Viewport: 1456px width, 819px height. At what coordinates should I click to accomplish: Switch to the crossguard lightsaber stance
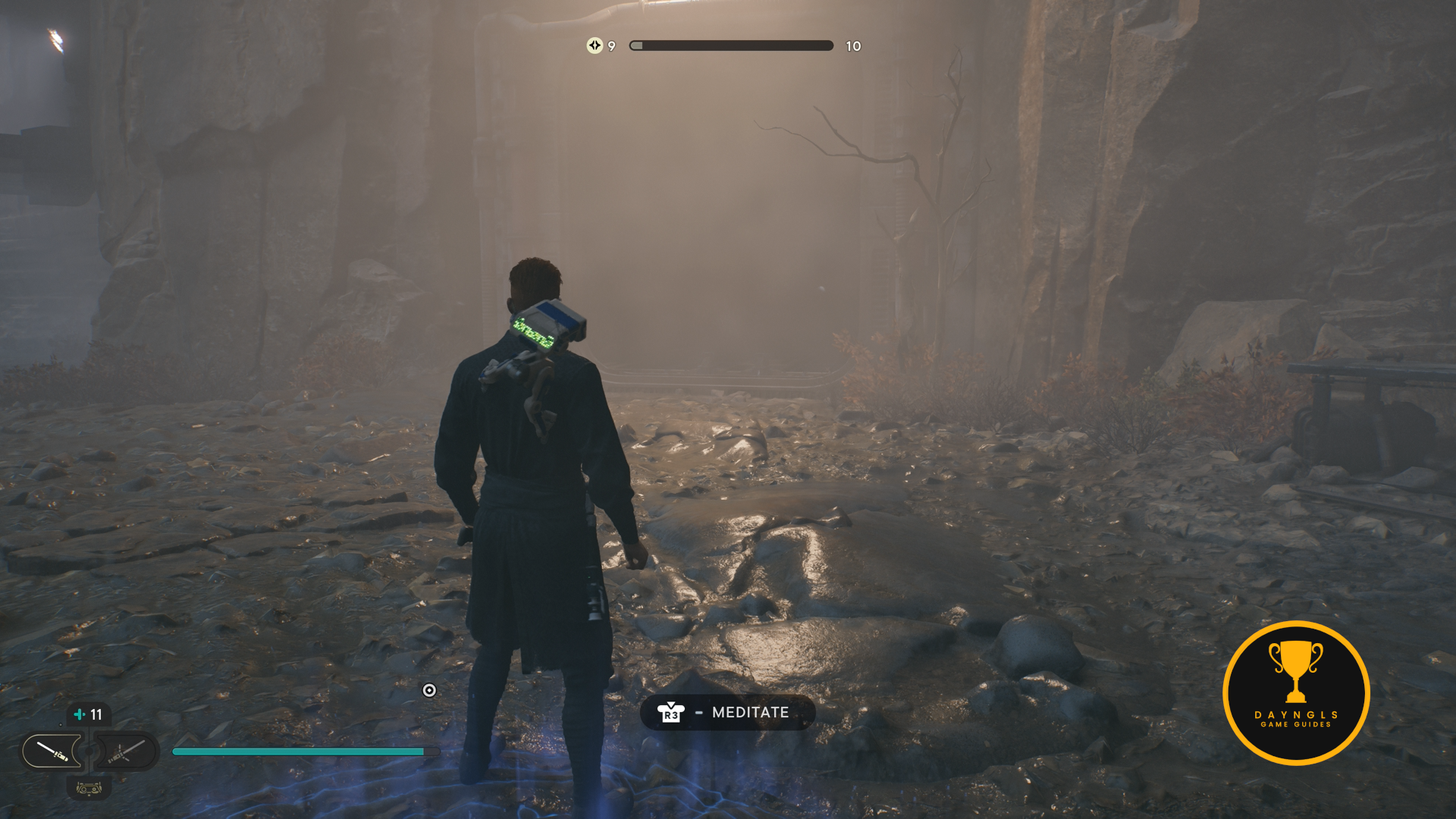pyautogui.click(x=124, y=751)
